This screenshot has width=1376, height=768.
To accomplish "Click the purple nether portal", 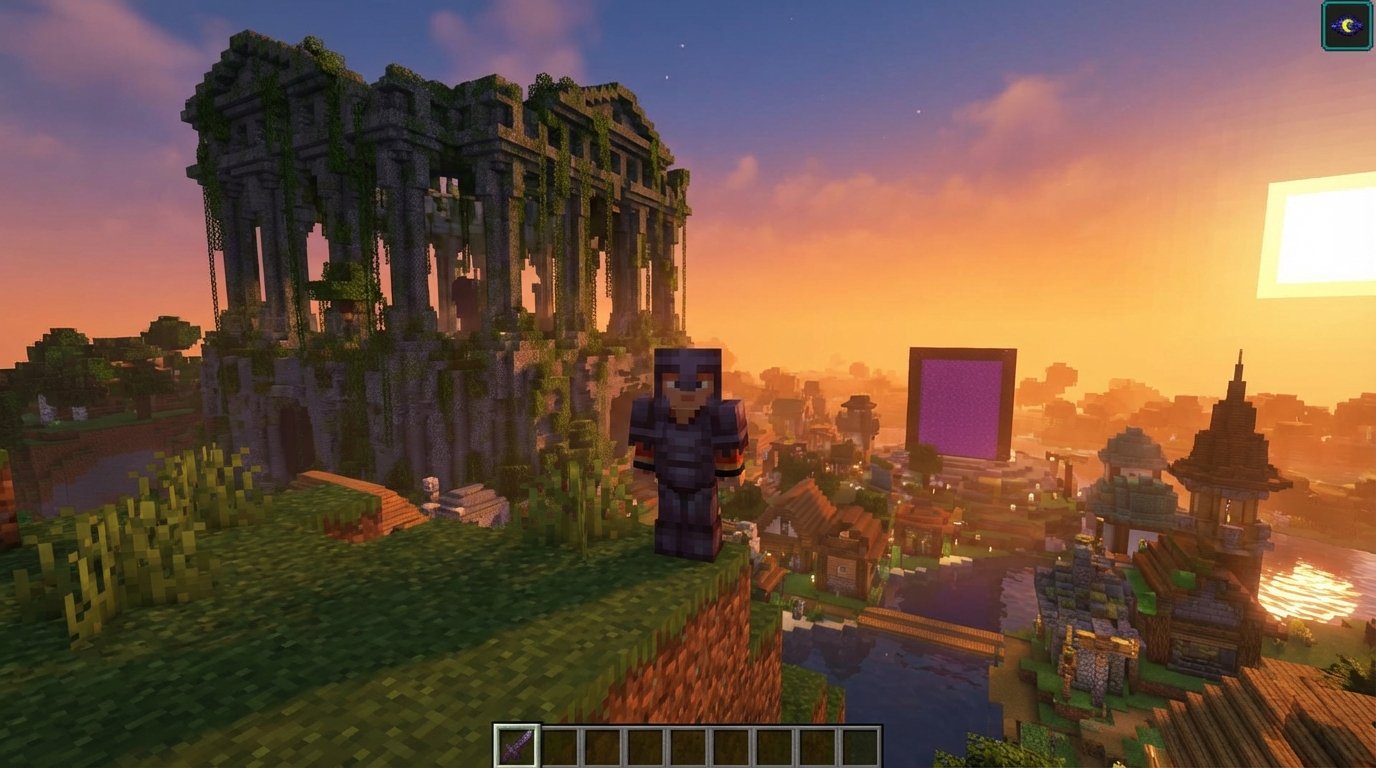I will click(x=962, y=400).
